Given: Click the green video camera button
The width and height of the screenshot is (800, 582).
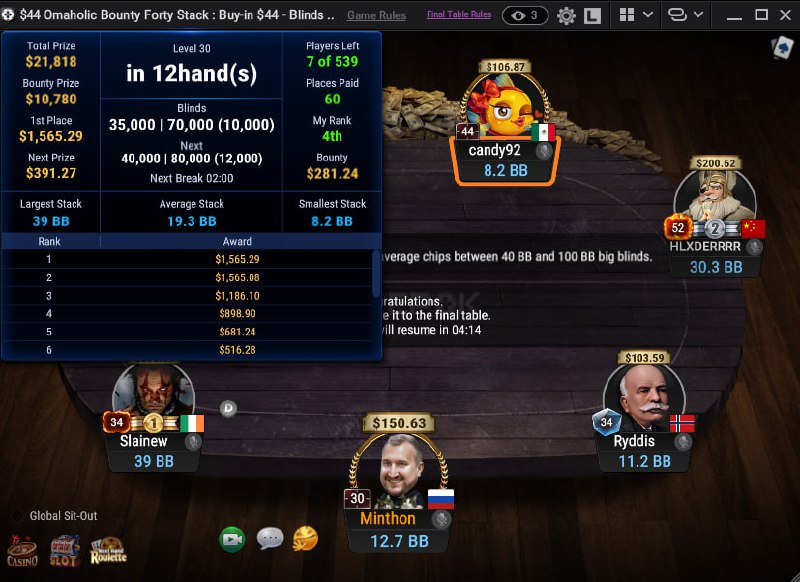Looking at the screenshot, I should click(x=233, y=539).
